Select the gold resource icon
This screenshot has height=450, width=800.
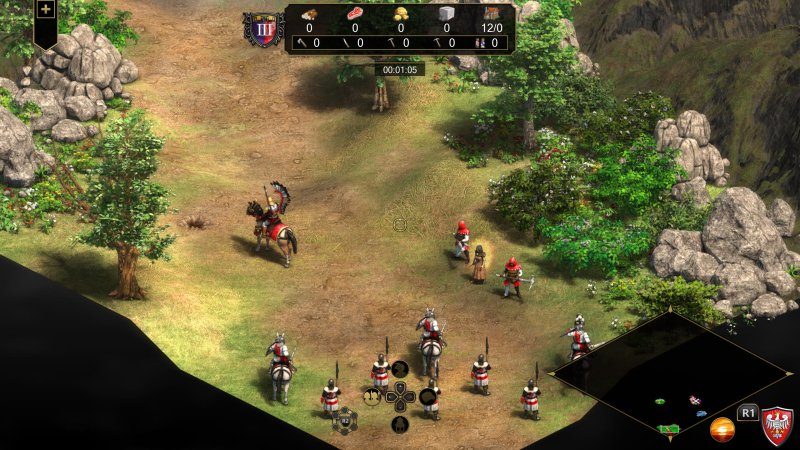[x=401, y=13]
